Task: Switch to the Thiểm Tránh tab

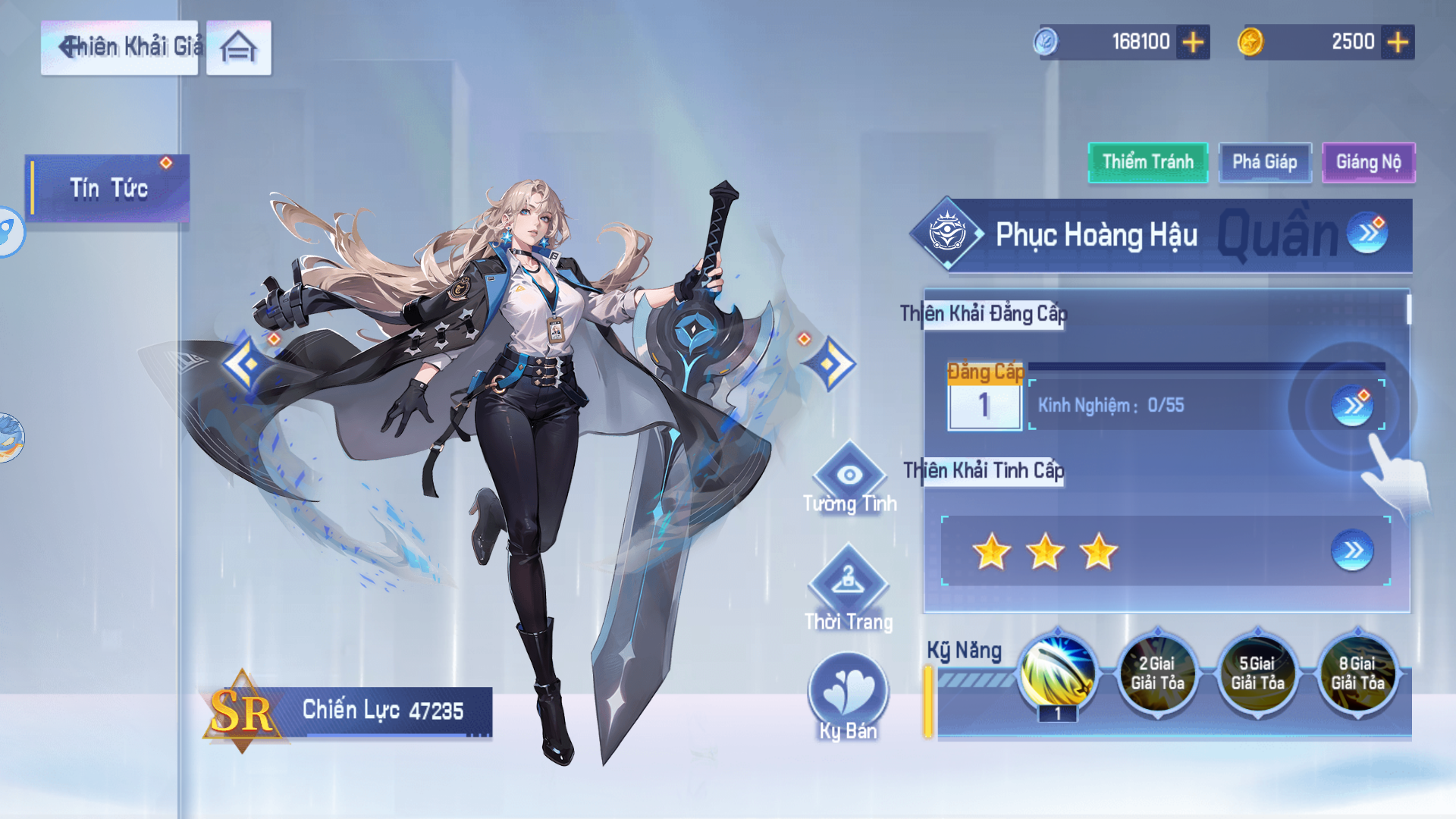Action: coord(1147,162)
